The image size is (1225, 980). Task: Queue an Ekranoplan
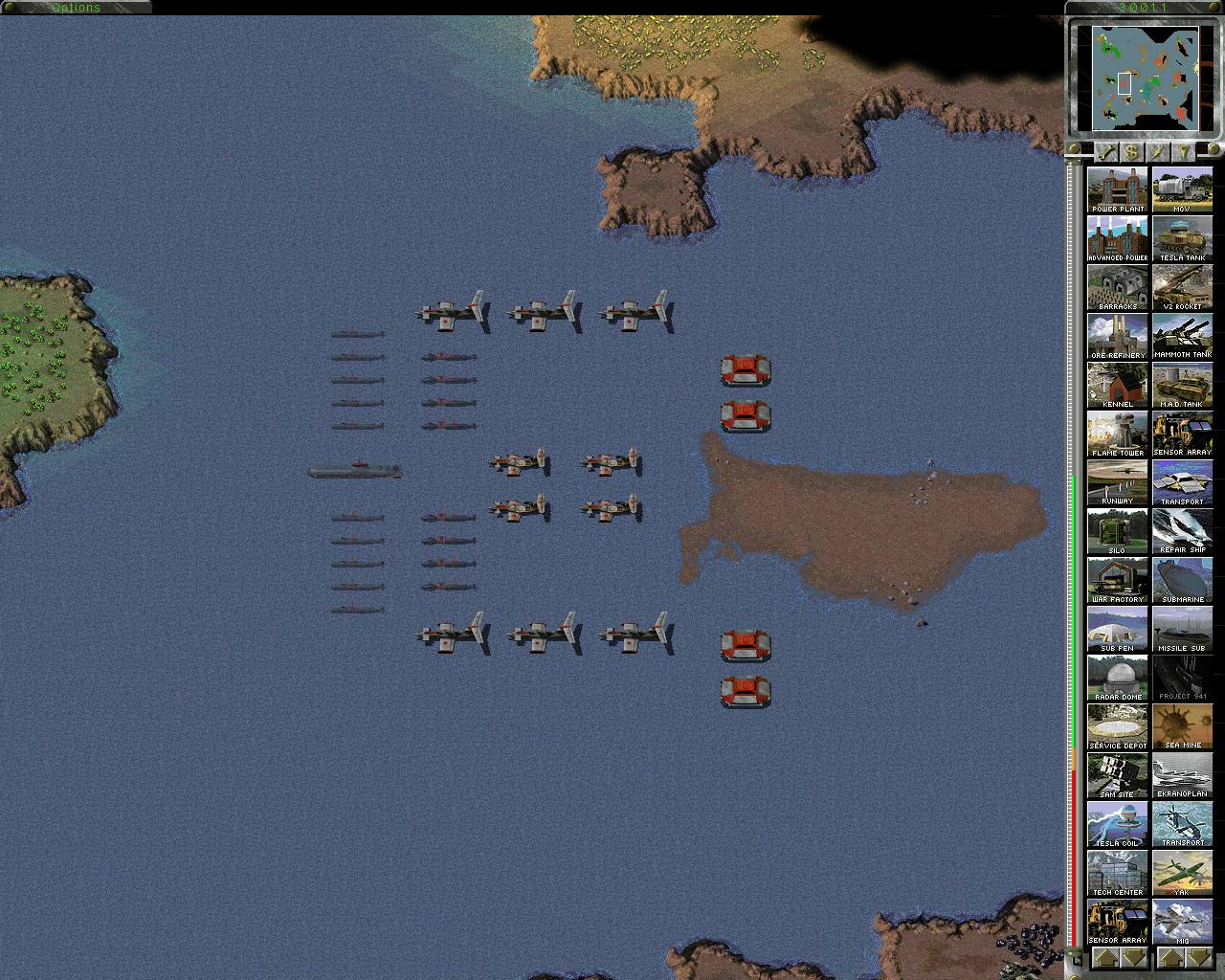tap(1183, 773)
